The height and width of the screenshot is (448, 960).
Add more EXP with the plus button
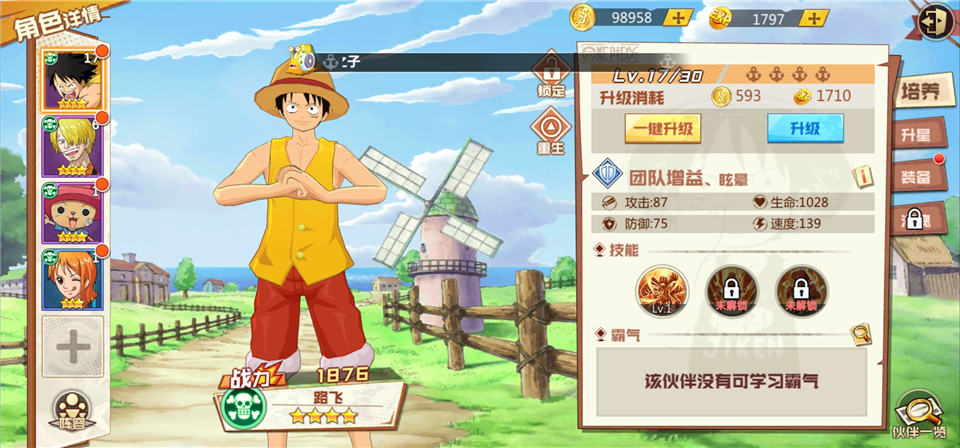click(x=817, y=17)
